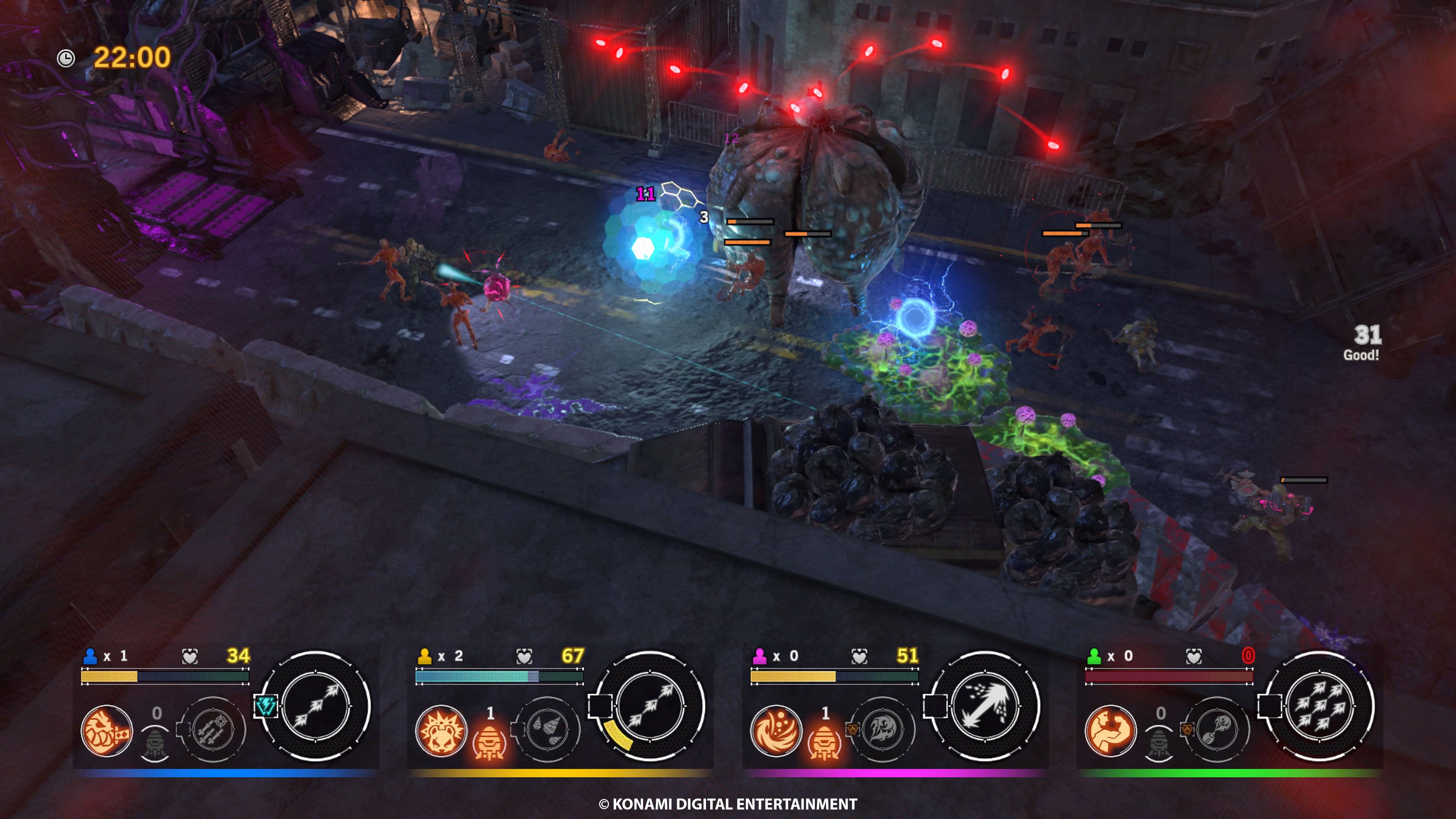Click green player's six-arrow spread weapon
The image size is (1456, 819).
1319,705
